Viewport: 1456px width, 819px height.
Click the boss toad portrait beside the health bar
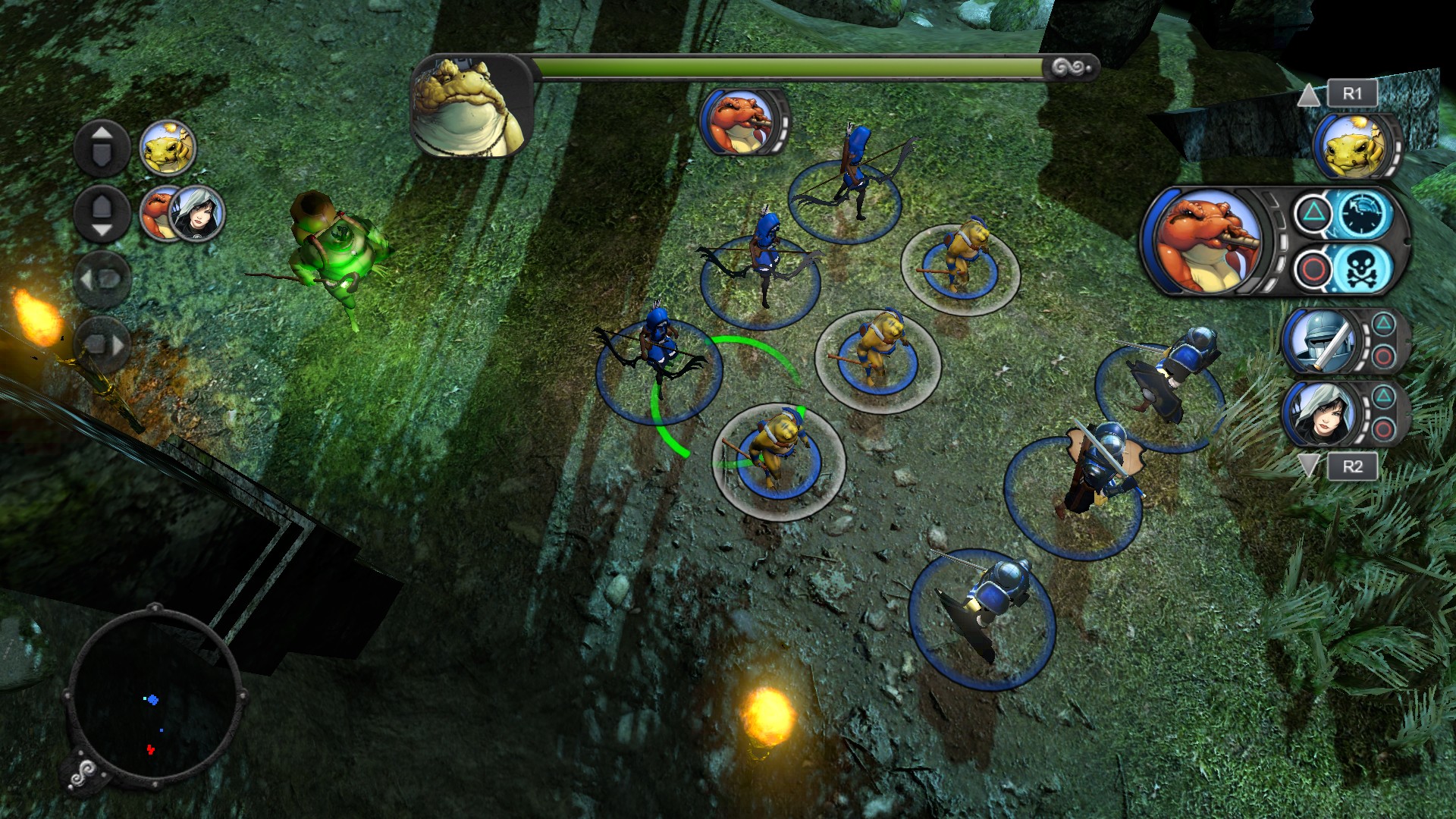471,106
